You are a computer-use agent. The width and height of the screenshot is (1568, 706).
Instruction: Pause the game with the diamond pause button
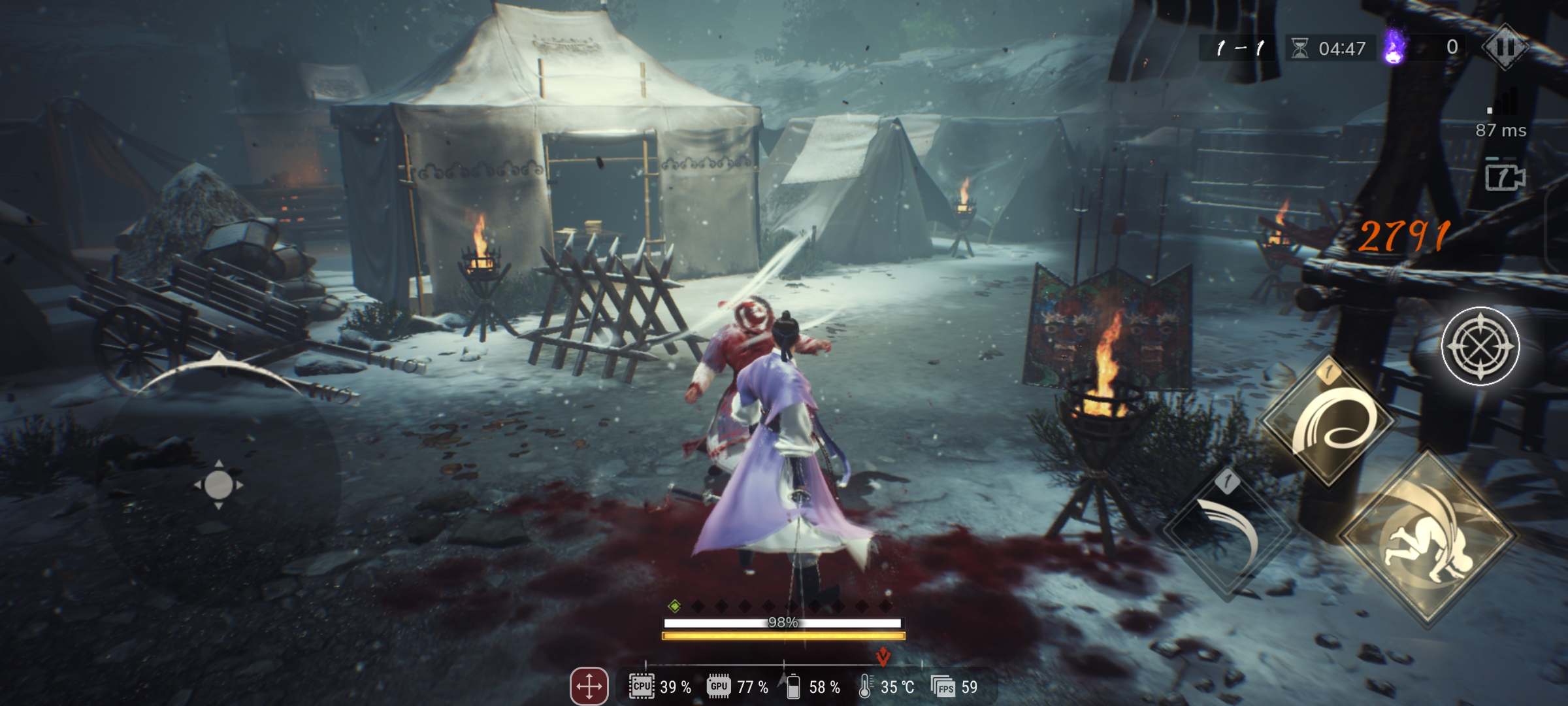[1505, 47]
